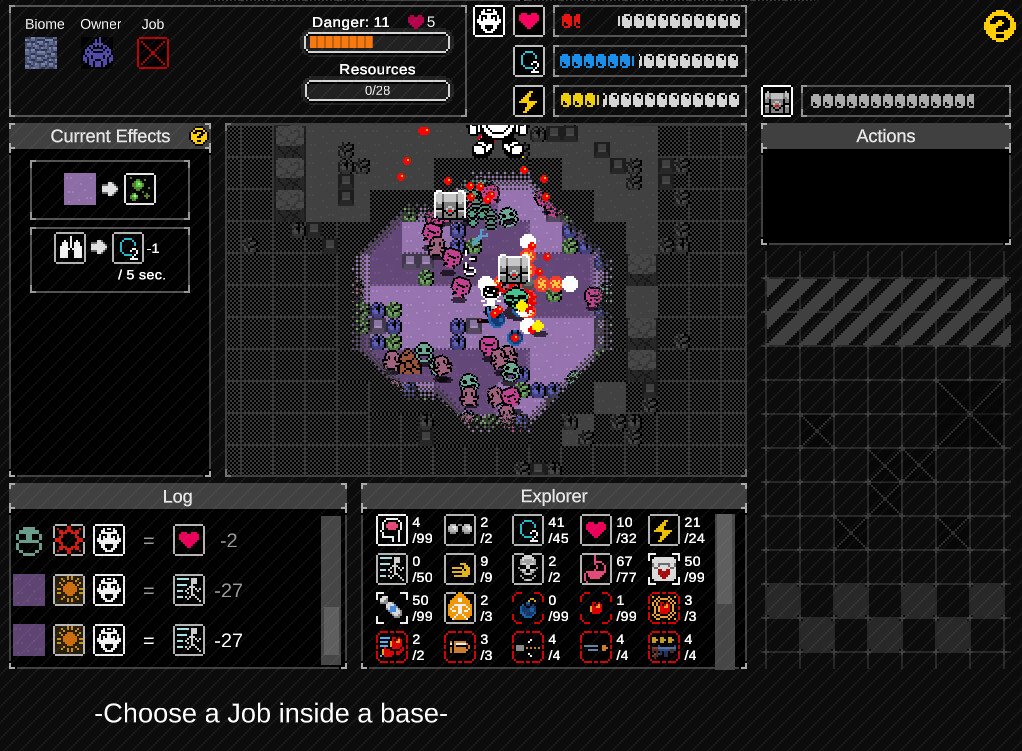Select the Owner purple creature icon

coord(98,52)
